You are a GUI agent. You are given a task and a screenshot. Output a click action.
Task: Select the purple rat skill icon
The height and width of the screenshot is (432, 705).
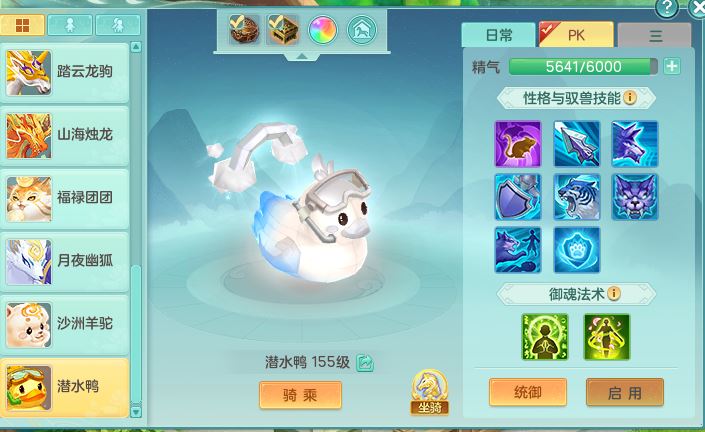click(x=518, y=144)
